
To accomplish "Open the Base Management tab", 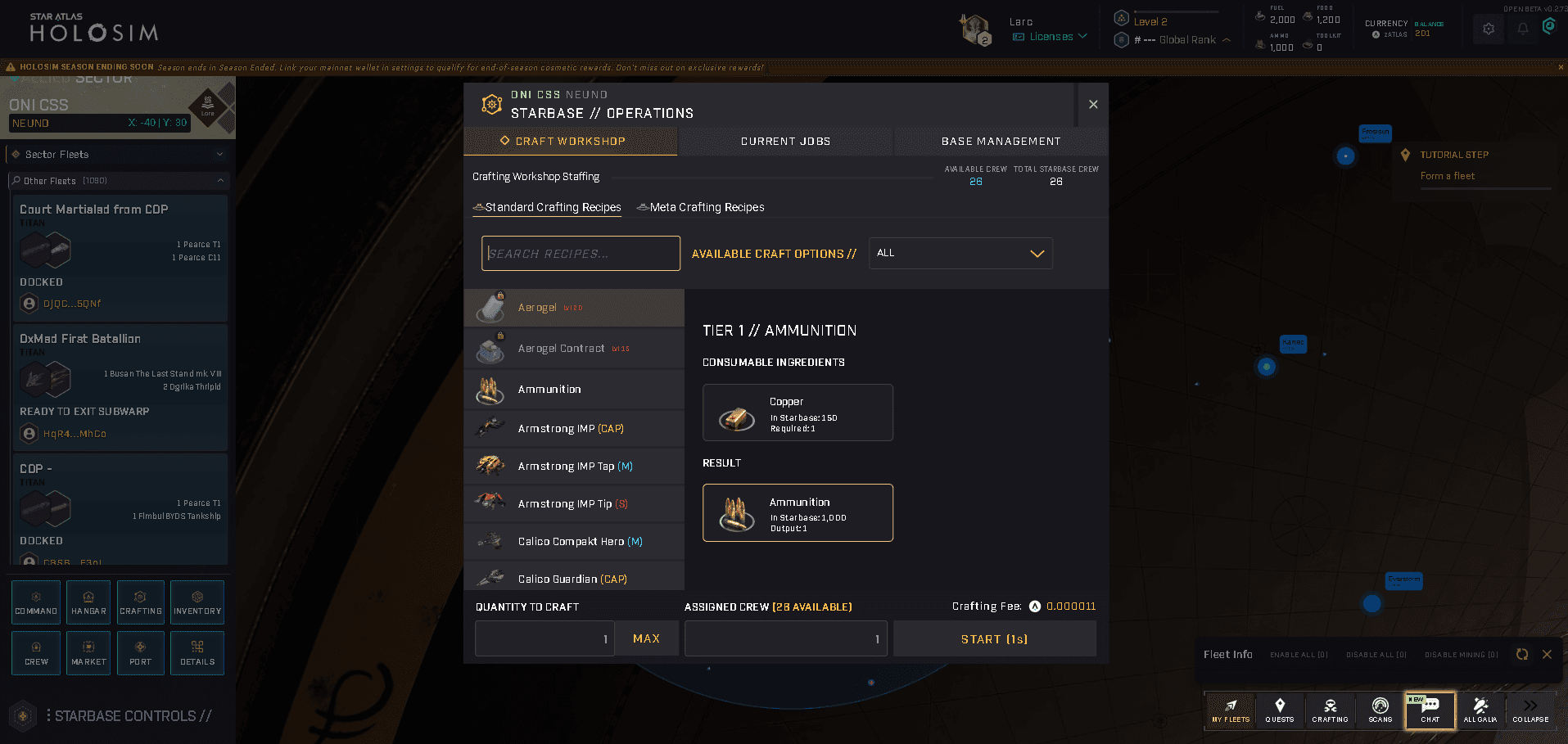I will [x=1000, y=141].
